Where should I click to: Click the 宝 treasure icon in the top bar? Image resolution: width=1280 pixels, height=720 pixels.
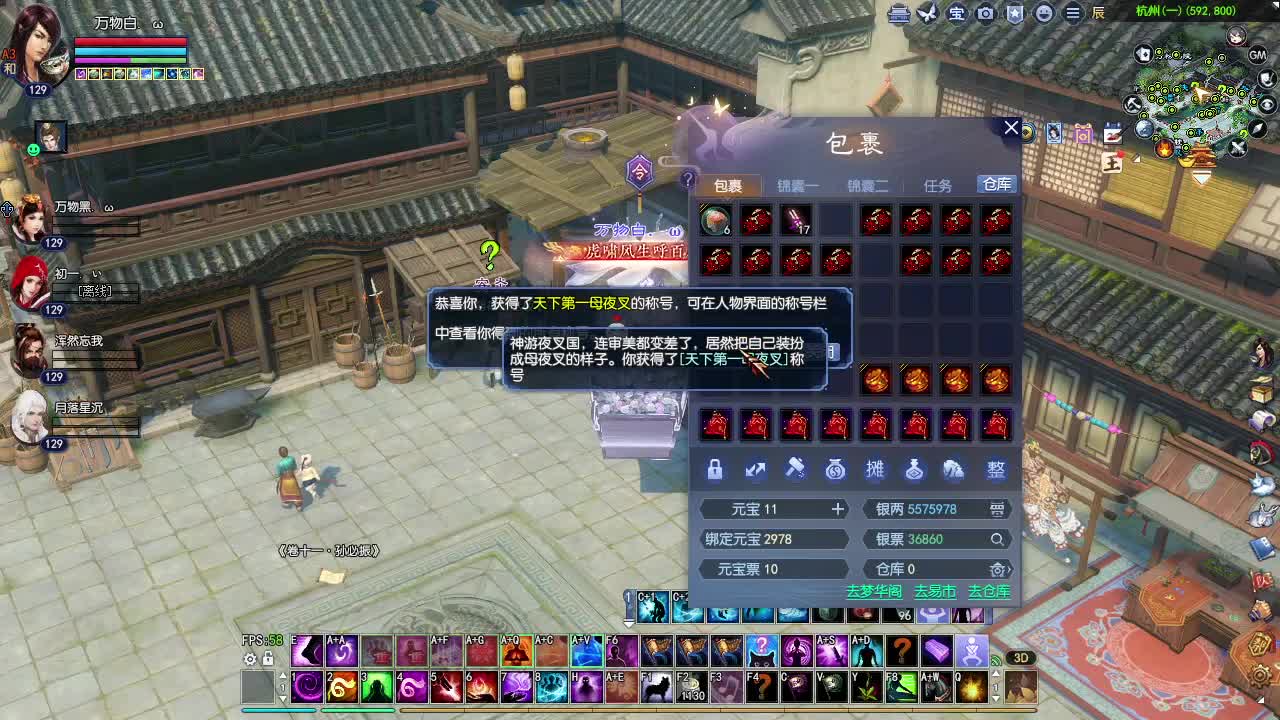[x=956, y=14]
